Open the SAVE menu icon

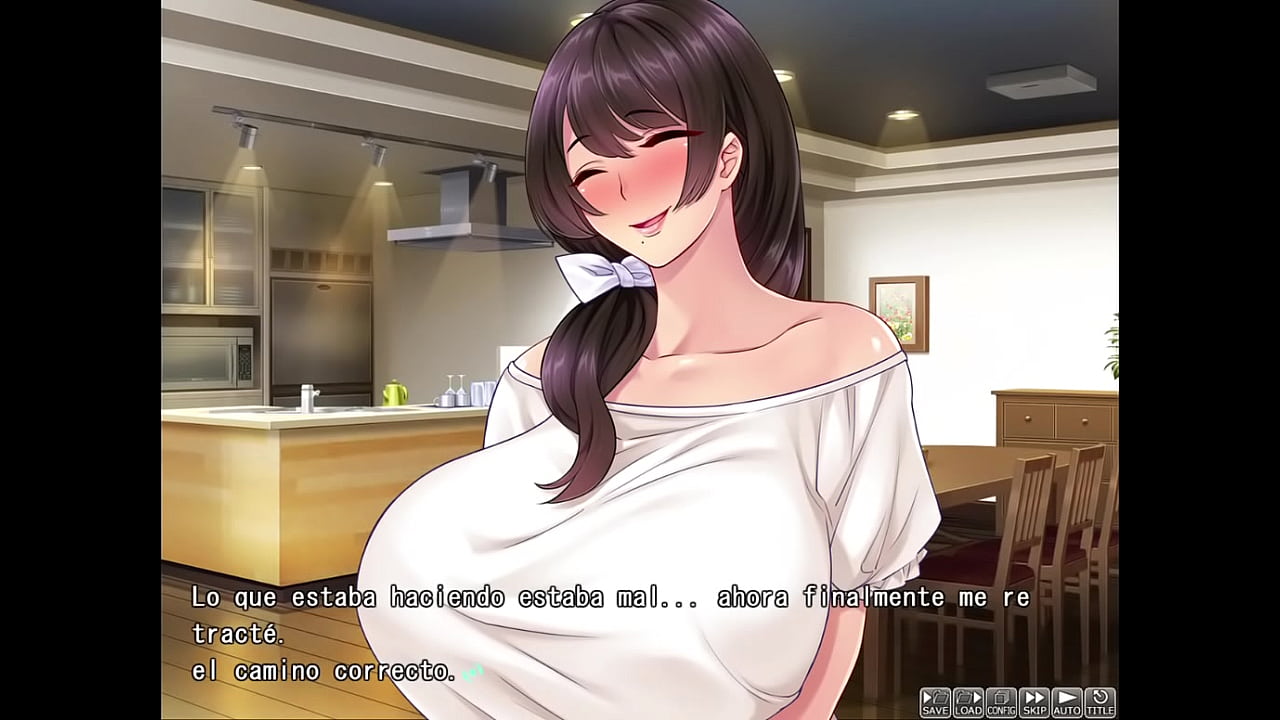935,700
